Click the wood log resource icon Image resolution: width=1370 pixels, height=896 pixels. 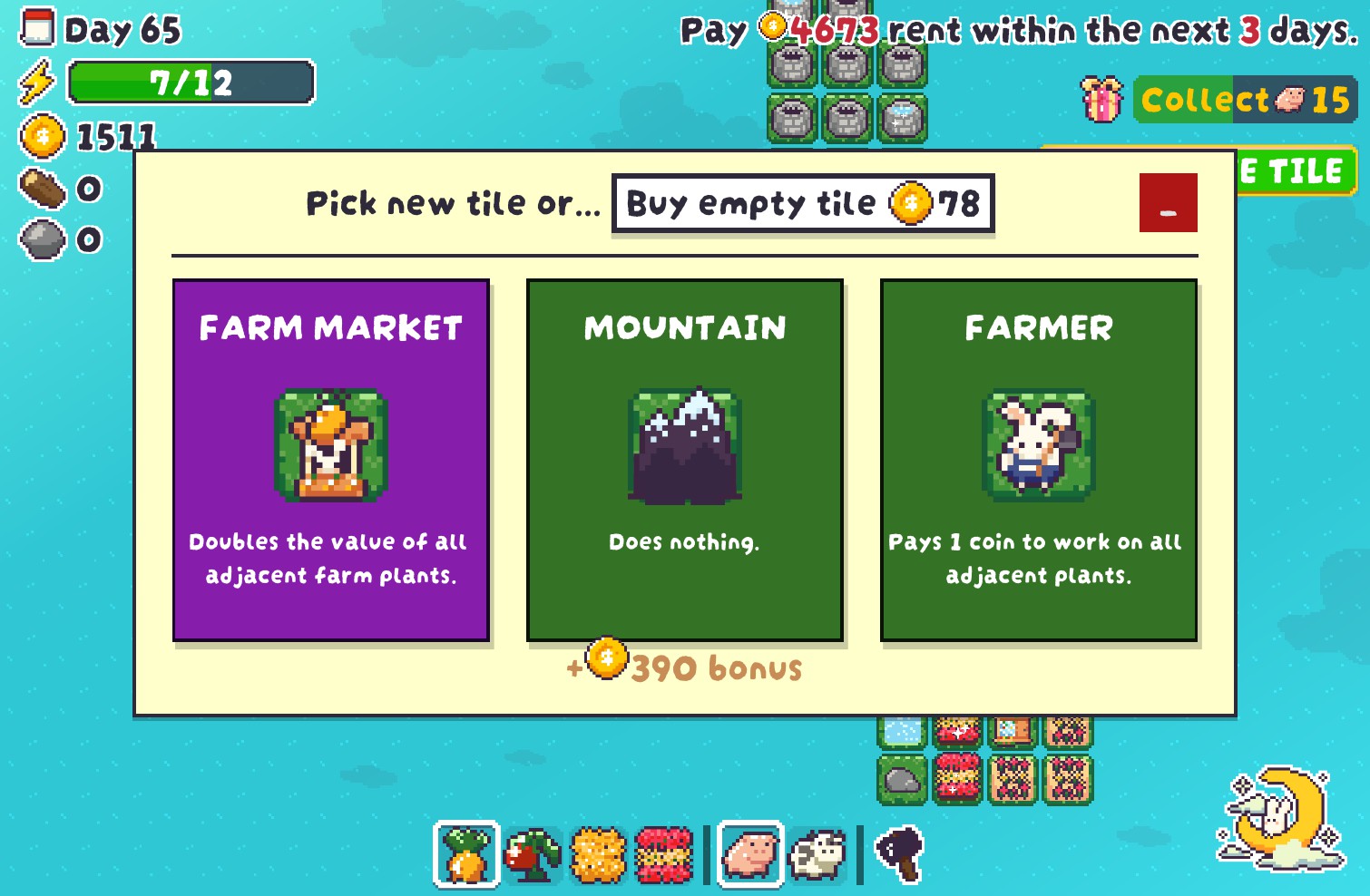[41, 190]
